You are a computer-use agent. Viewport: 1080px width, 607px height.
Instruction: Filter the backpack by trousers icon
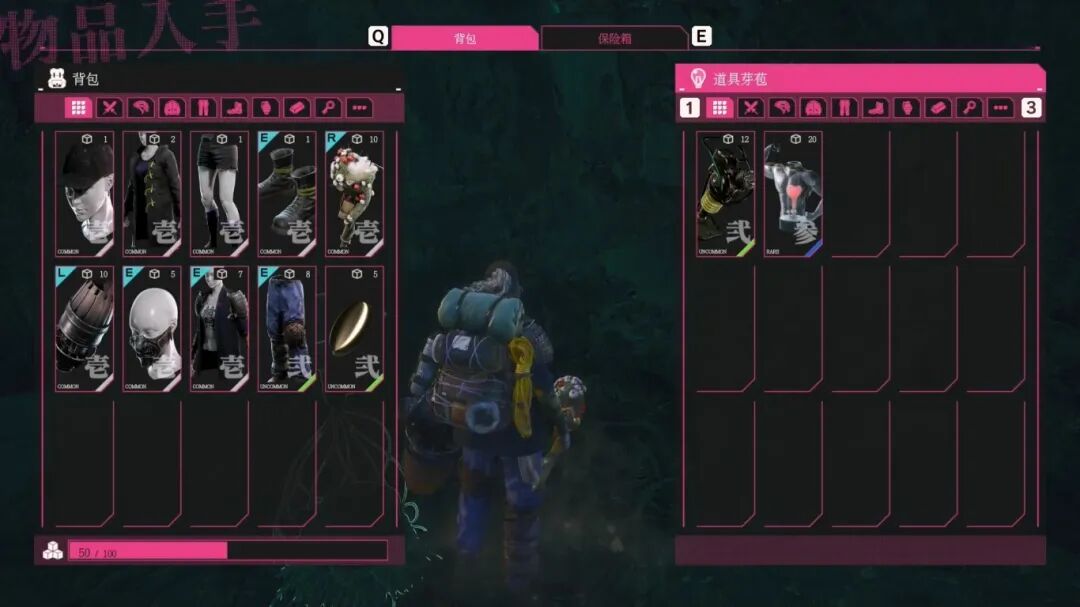coord(203,108)
